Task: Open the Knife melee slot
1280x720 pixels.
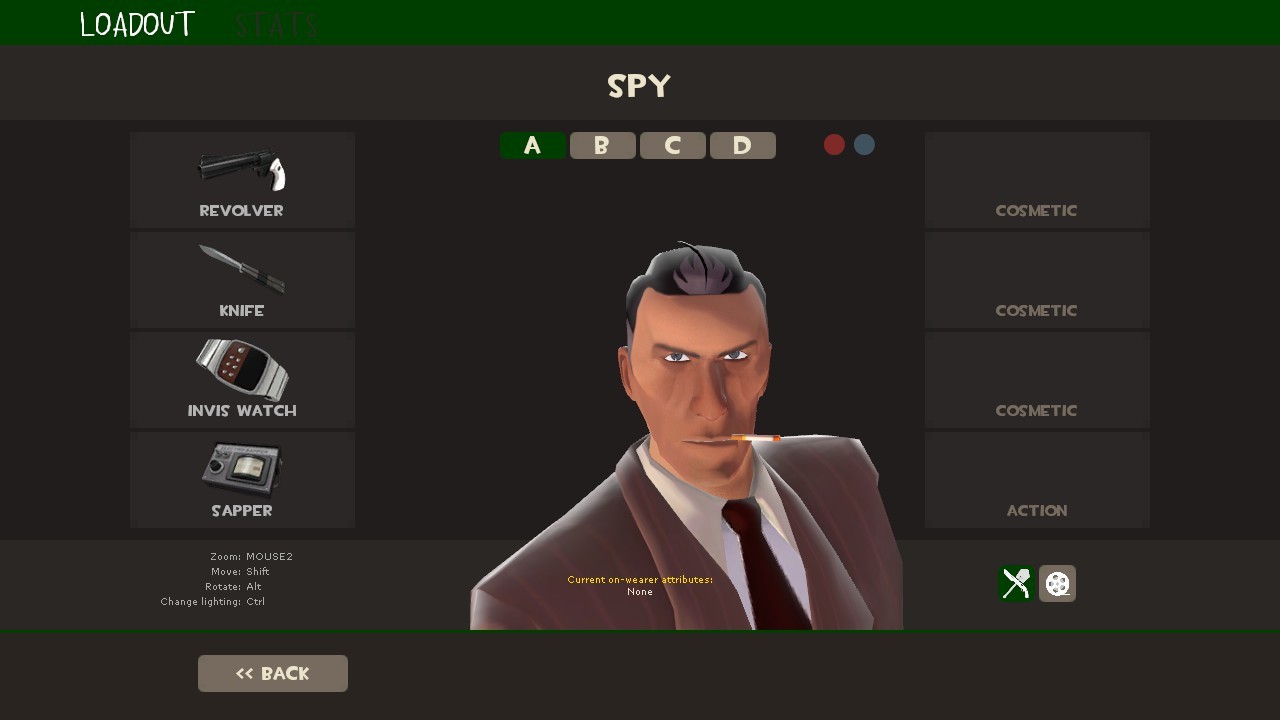Action: point(241,280)
